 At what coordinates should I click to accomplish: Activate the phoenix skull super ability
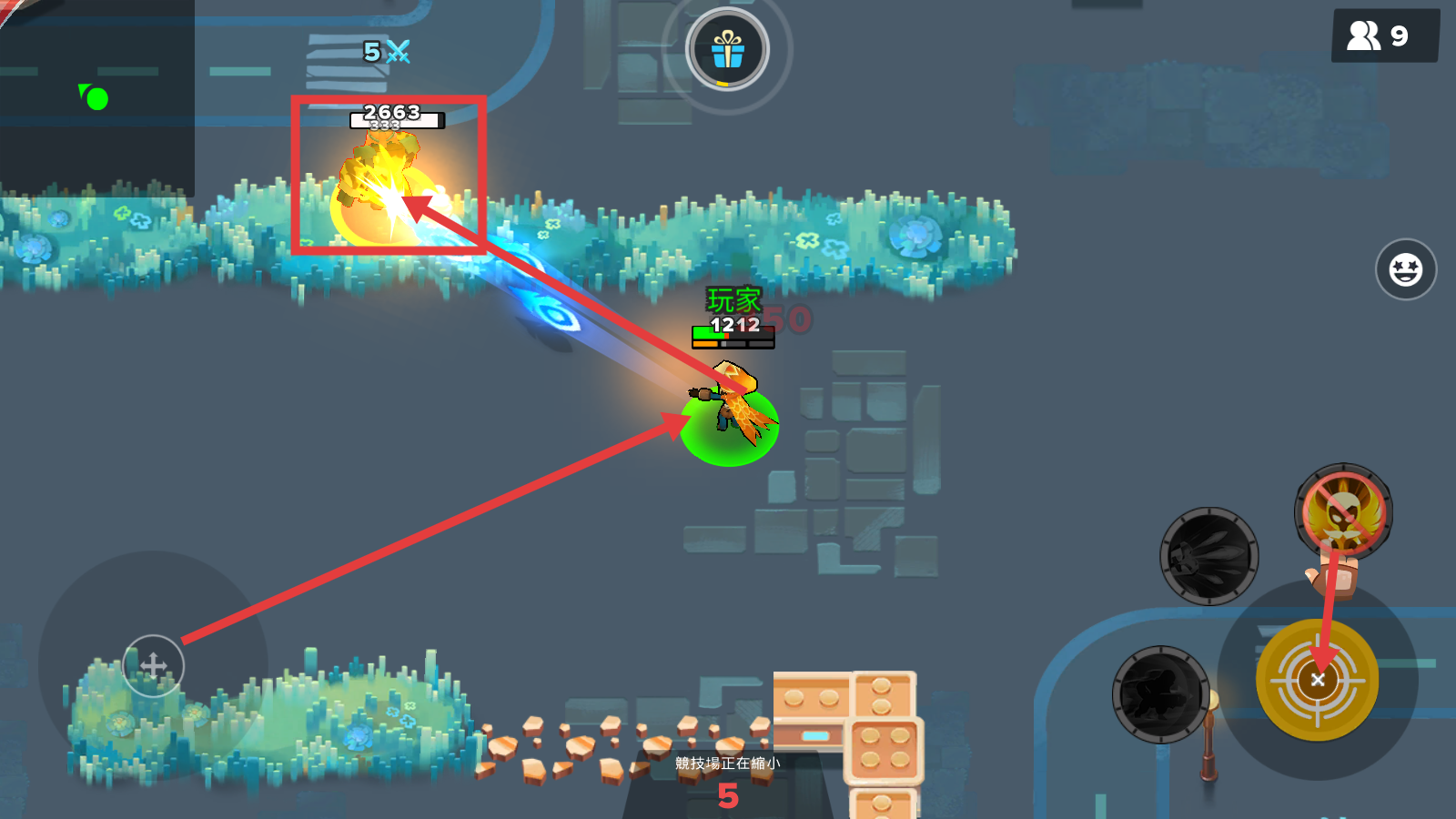point(1343,512)
